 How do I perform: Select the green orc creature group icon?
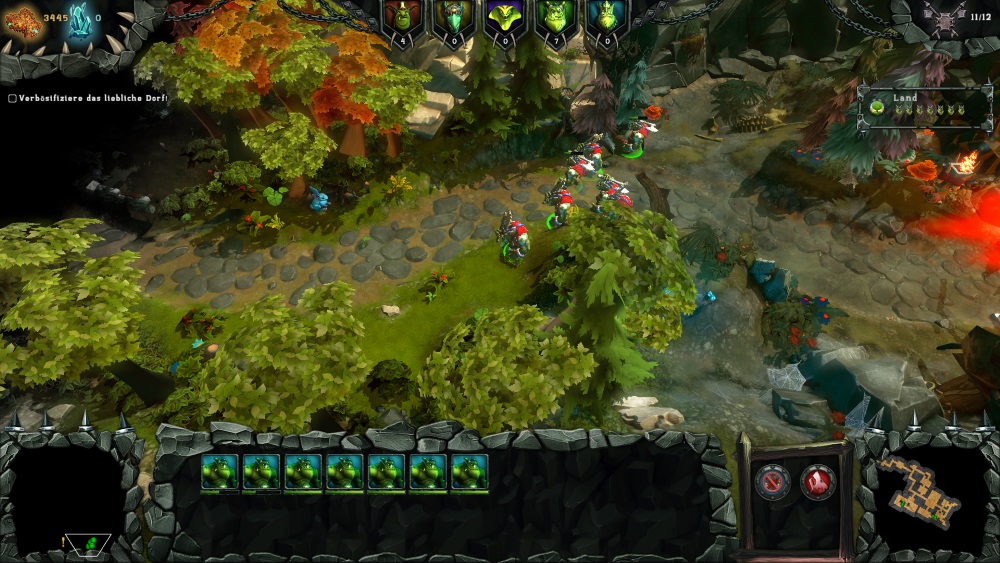click(x=557, y=17)
